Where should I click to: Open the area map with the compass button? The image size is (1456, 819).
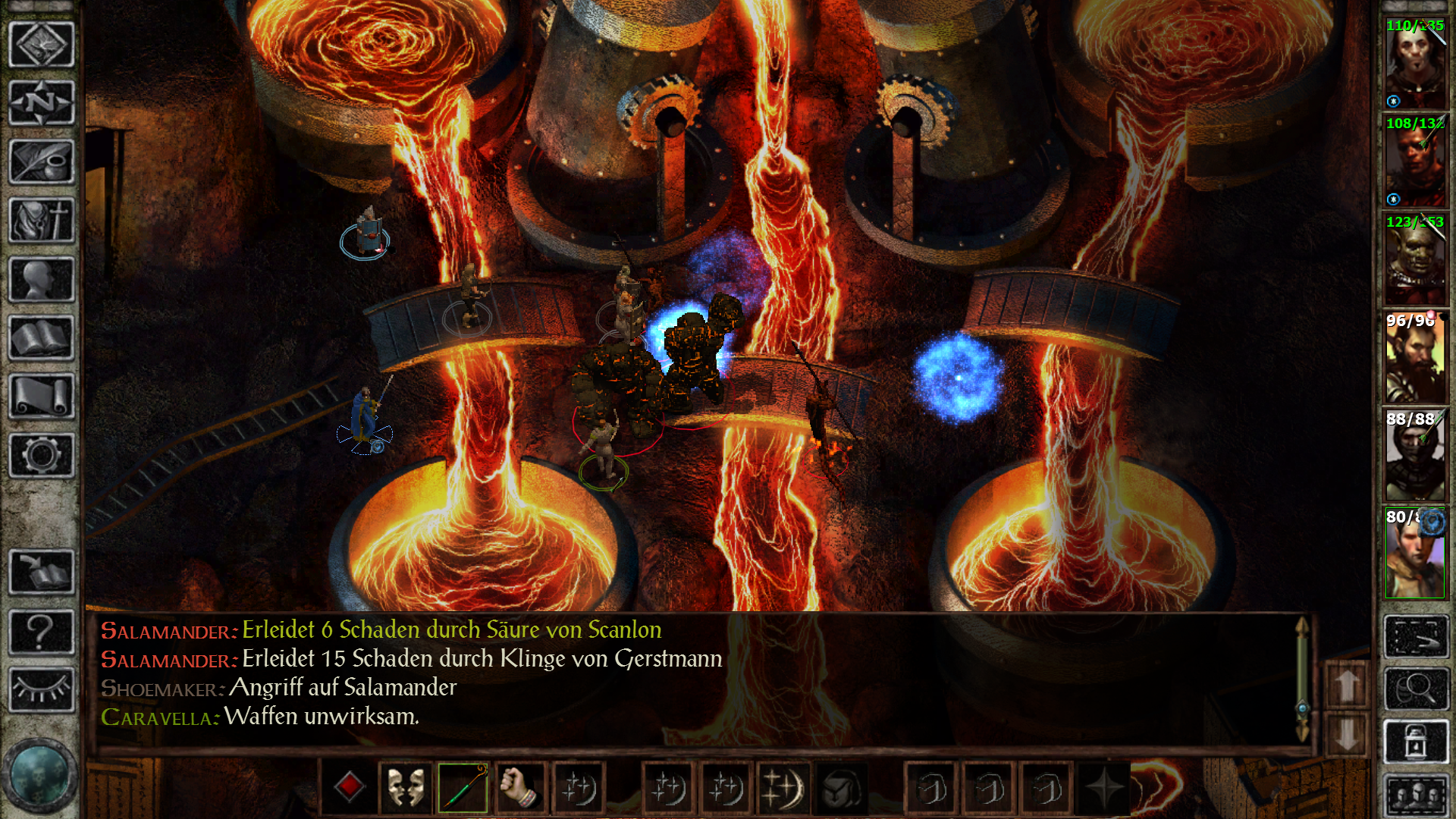(41, 102)
